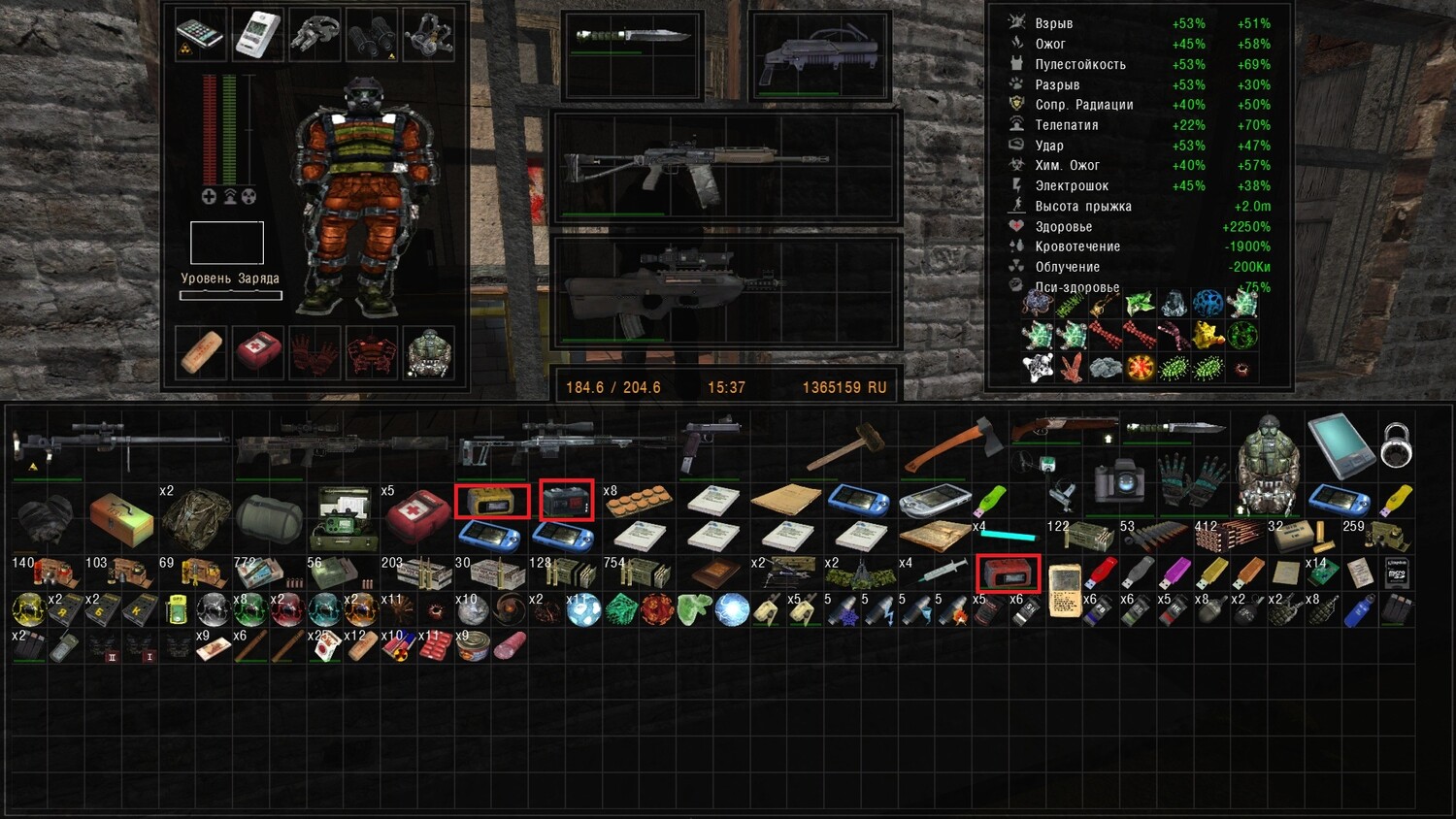Image resolution: width=1456 pixels, height=819 pixels.
Task: Use the bandage quick slot
Action: click(x=201, y=351)
